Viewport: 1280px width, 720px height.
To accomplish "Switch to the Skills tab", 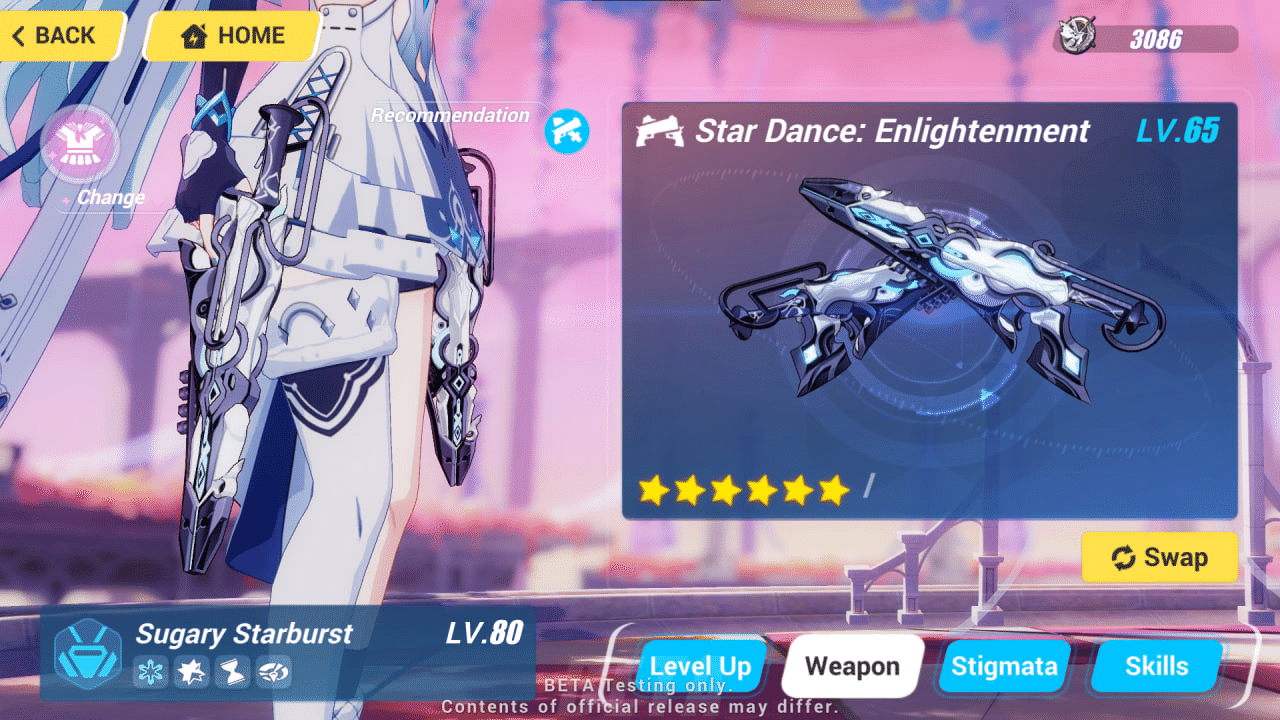I will click(x=1156, y=665).
